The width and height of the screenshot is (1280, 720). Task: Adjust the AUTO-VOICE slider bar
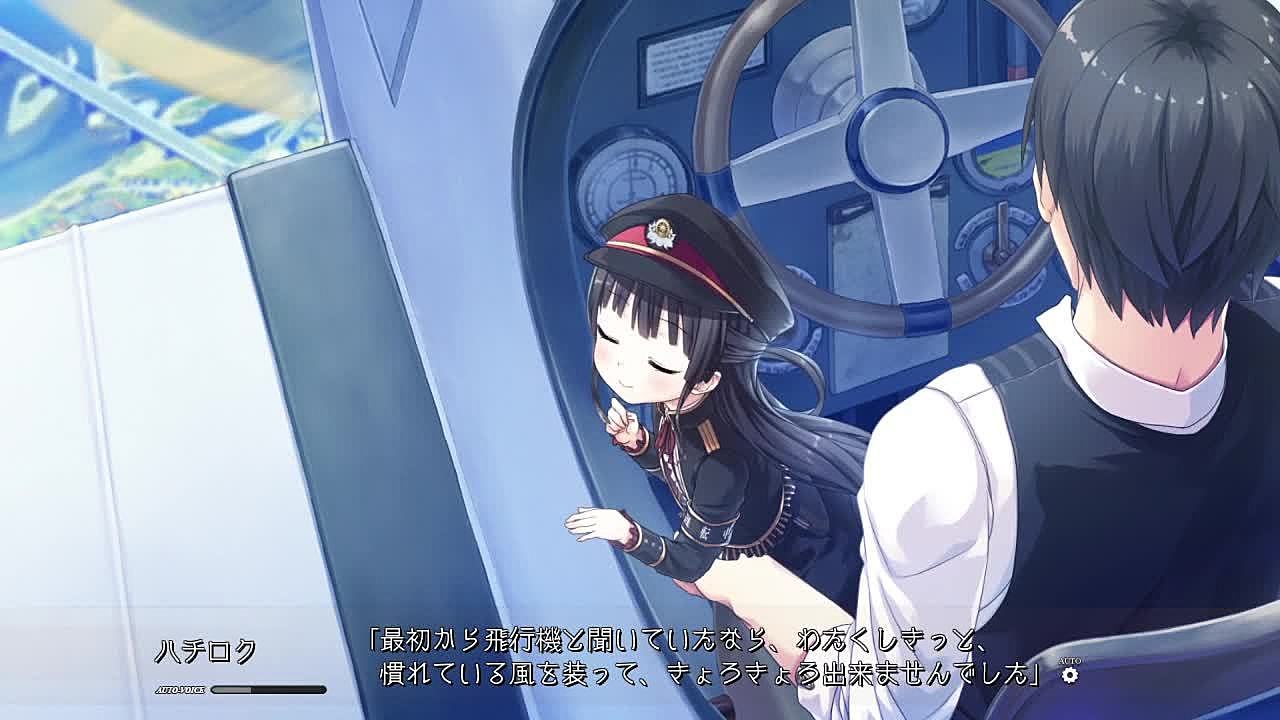[268, 689]
